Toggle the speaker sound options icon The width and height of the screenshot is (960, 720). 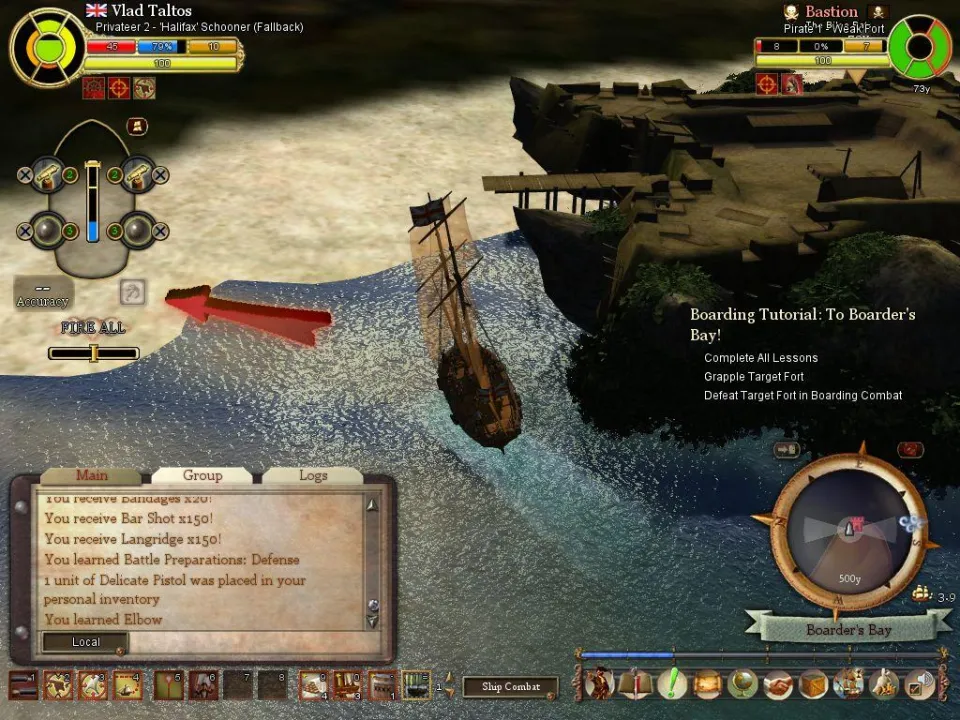point(919,684)
